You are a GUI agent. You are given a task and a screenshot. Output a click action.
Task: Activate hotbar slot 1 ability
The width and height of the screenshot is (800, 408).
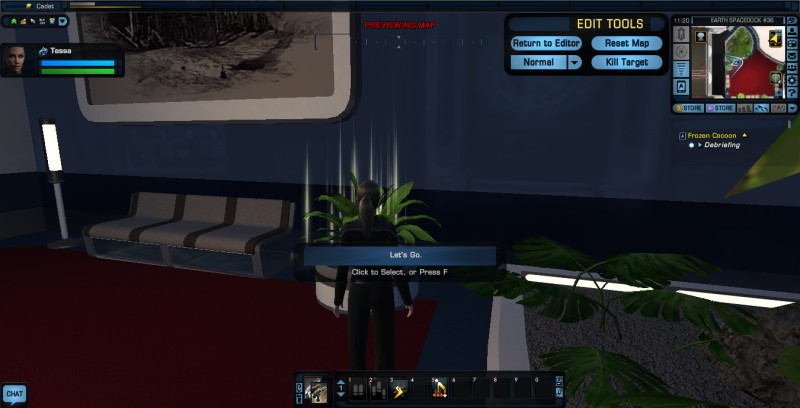pos(355,391)
